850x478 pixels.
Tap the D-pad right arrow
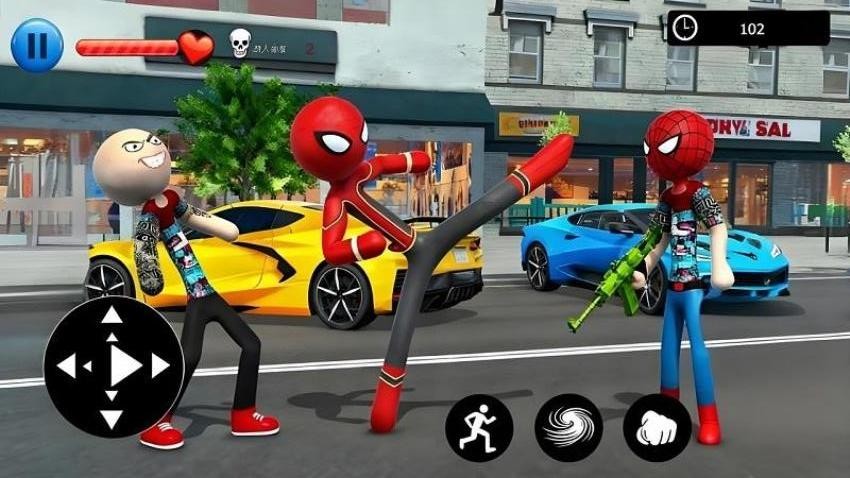[161, 367]
